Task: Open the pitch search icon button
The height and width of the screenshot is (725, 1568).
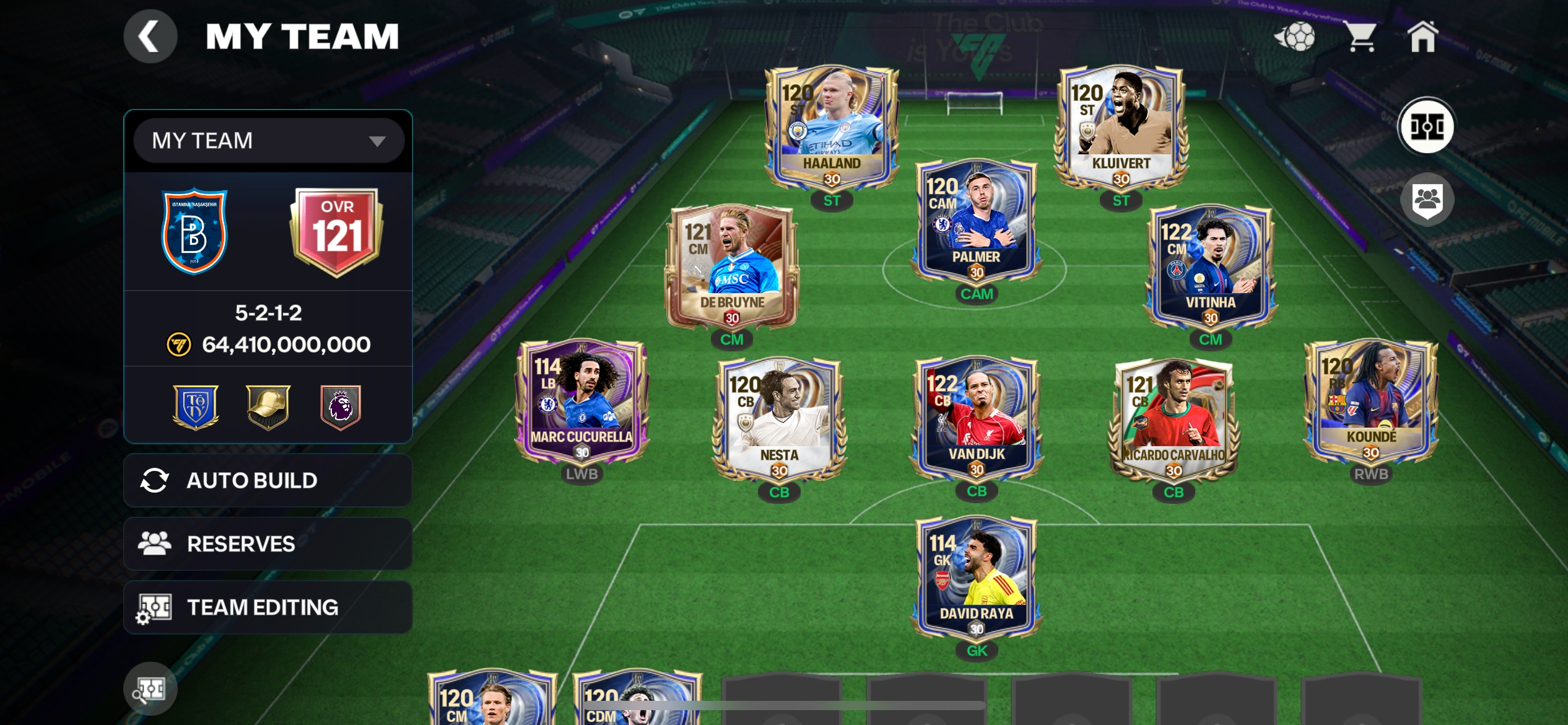Action: (150, 689)
